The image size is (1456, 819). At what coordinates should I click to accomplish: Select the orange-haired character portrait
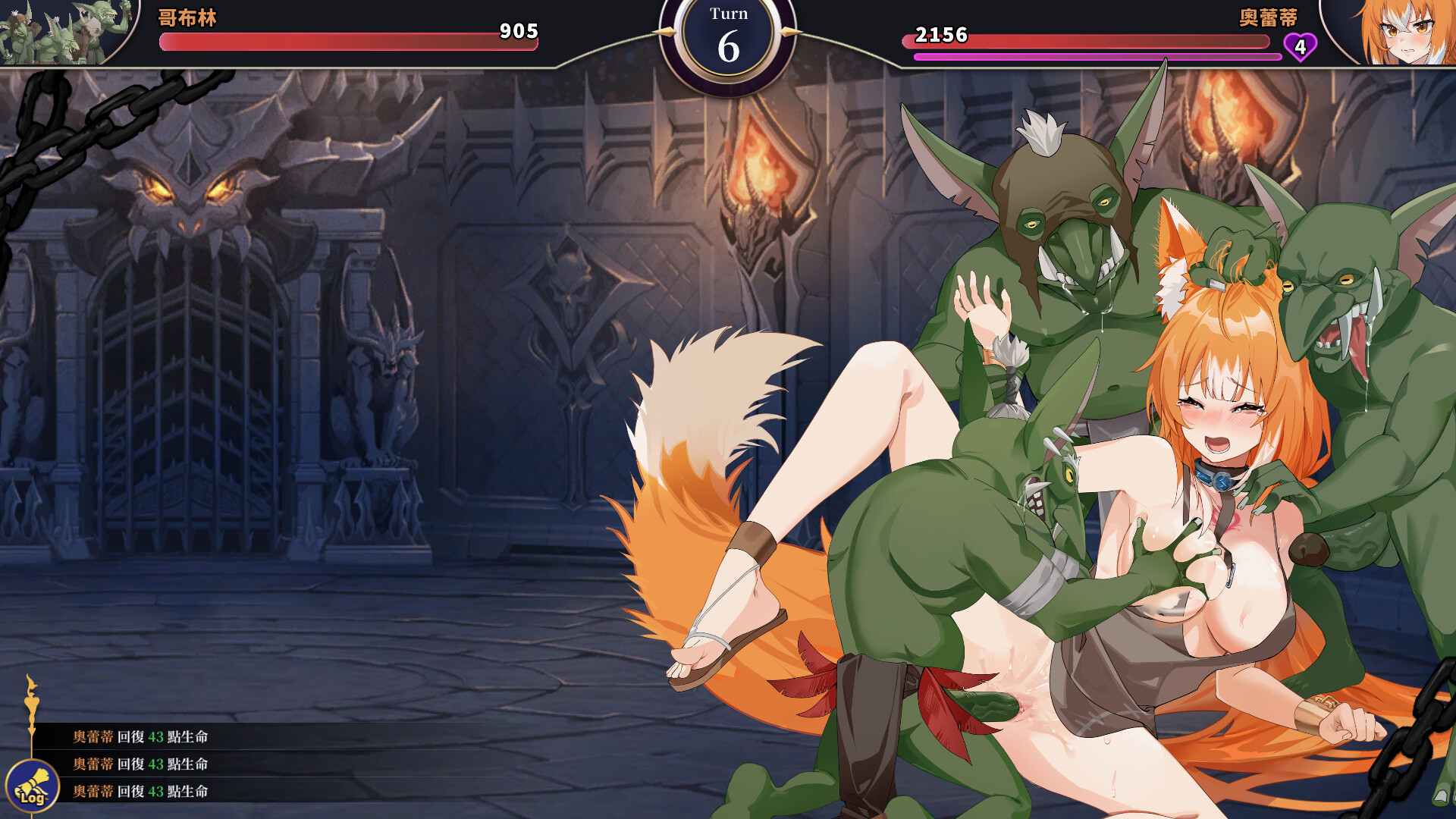point(1397,32)
